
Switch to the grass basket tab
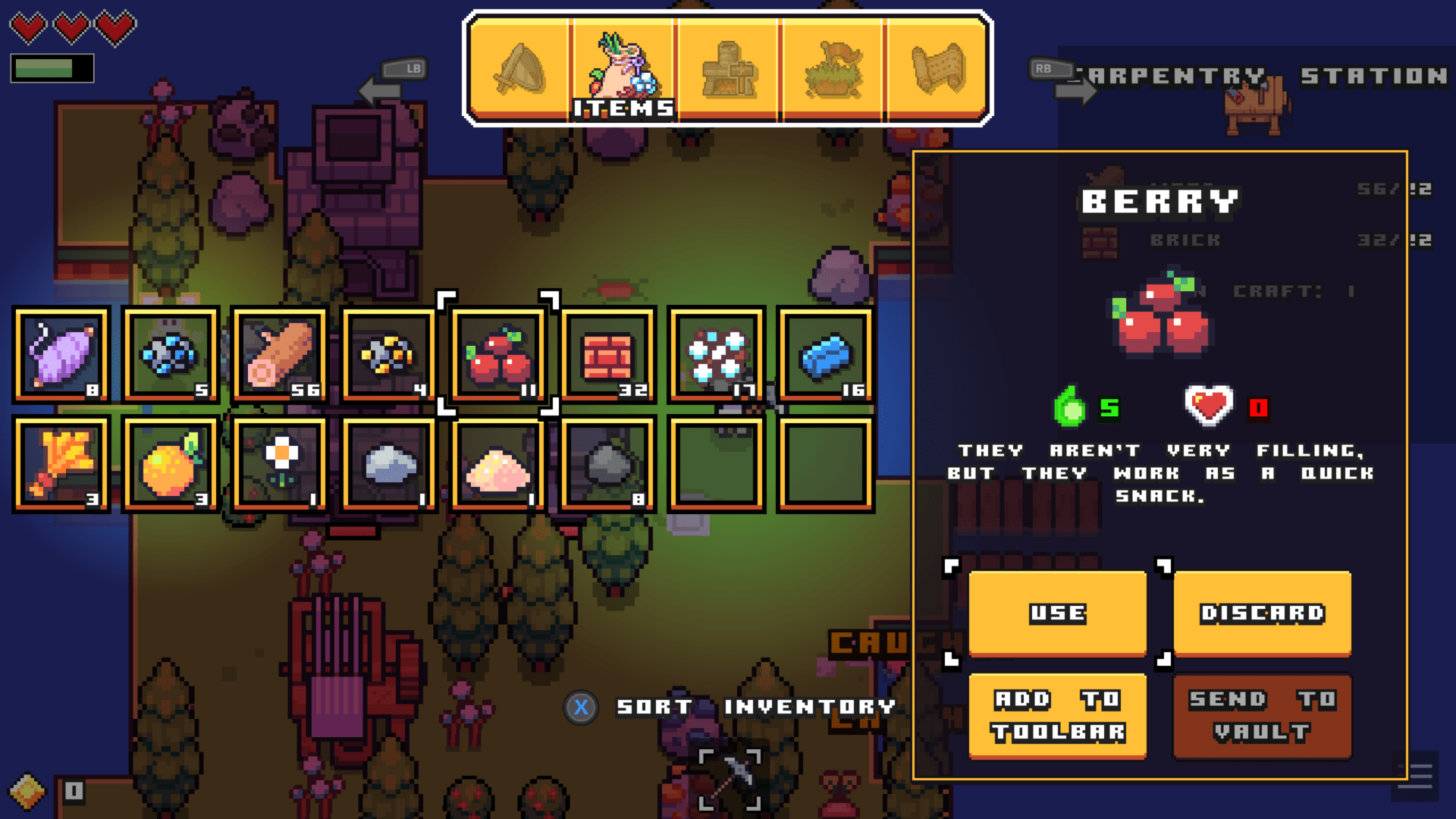point(834,68)
